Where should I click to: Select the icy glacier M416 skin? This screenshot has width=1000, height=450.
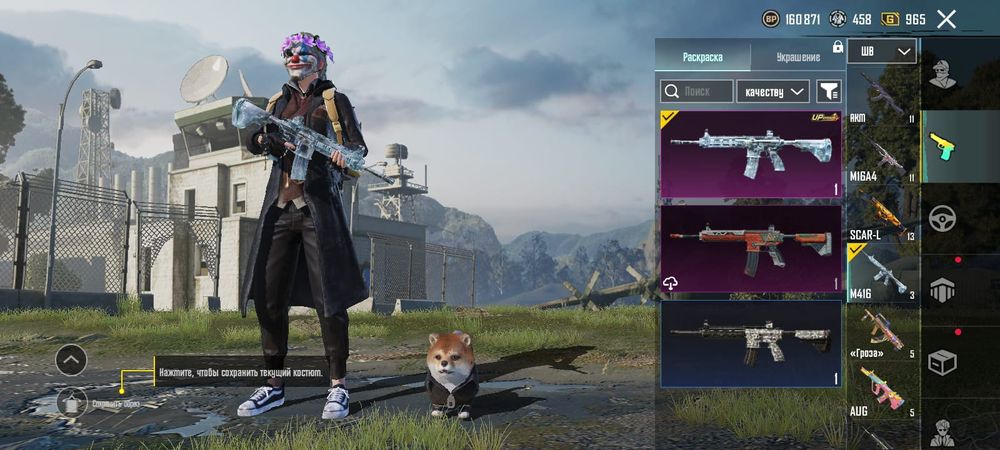point(750,154)
